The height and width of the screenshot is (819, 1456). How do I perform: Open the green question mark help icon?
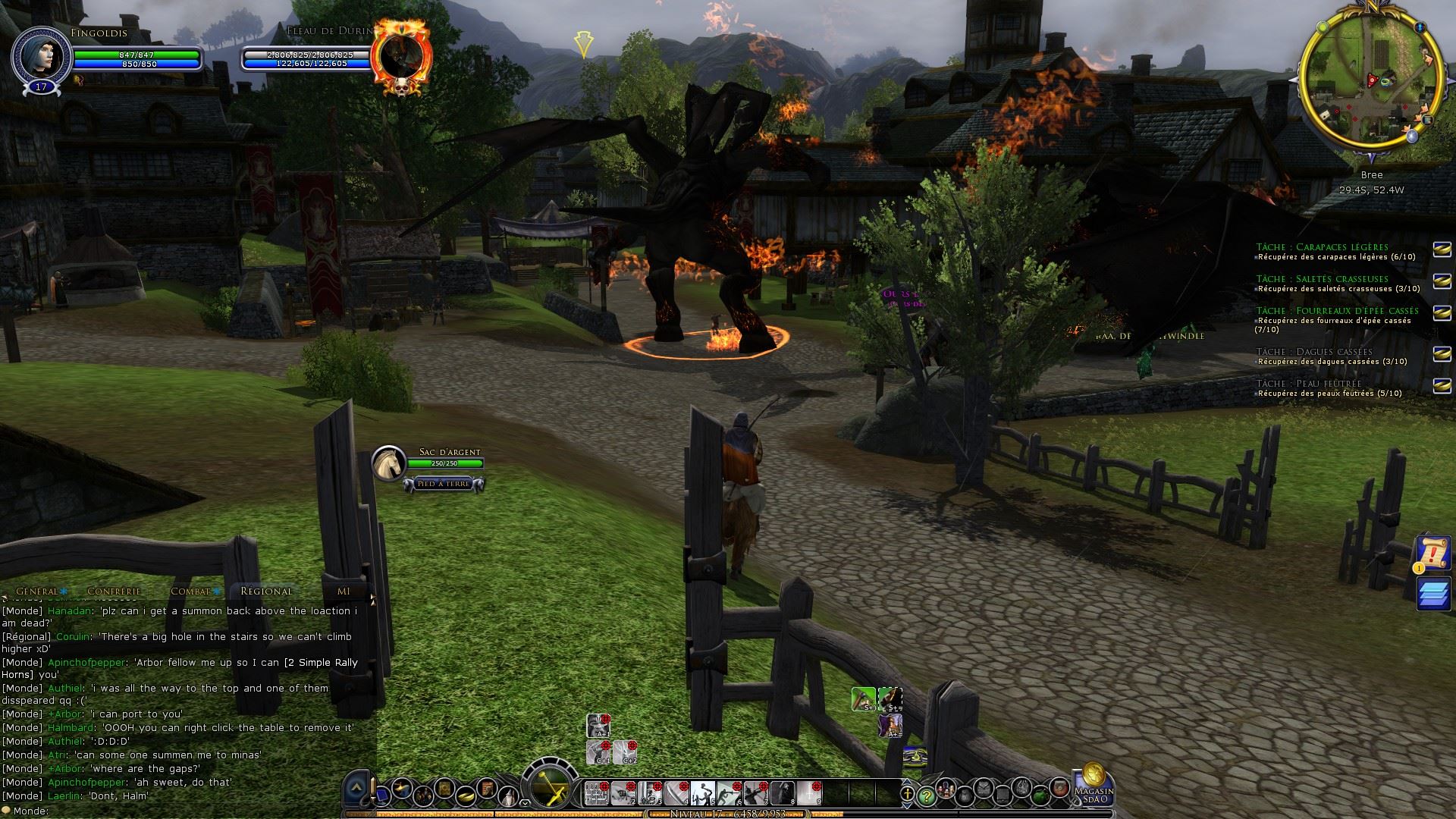(926, 796)
